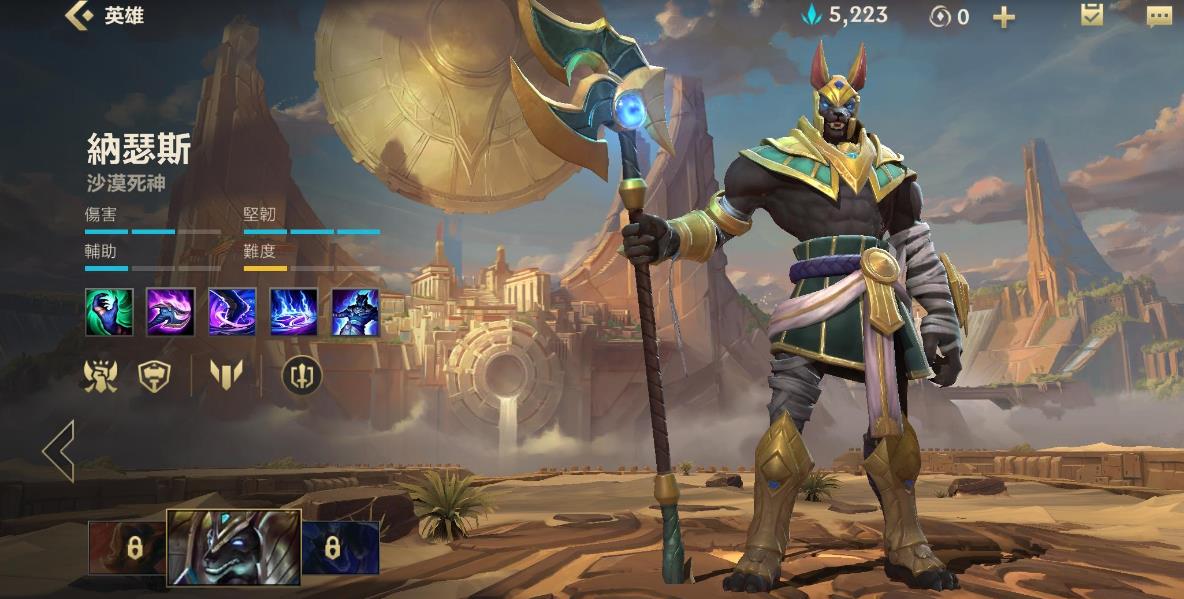Click the winged crown emblem icon

(102, 375)
